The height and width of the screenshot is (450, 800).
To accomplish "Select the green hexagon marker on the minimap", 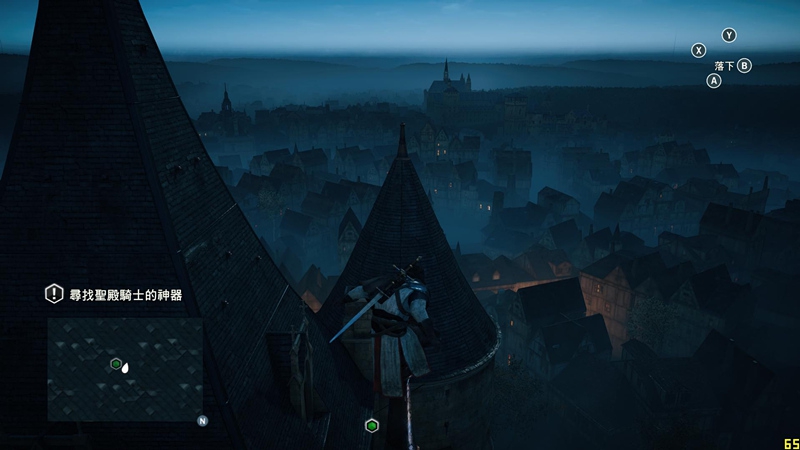I will (x=116, y=364).
